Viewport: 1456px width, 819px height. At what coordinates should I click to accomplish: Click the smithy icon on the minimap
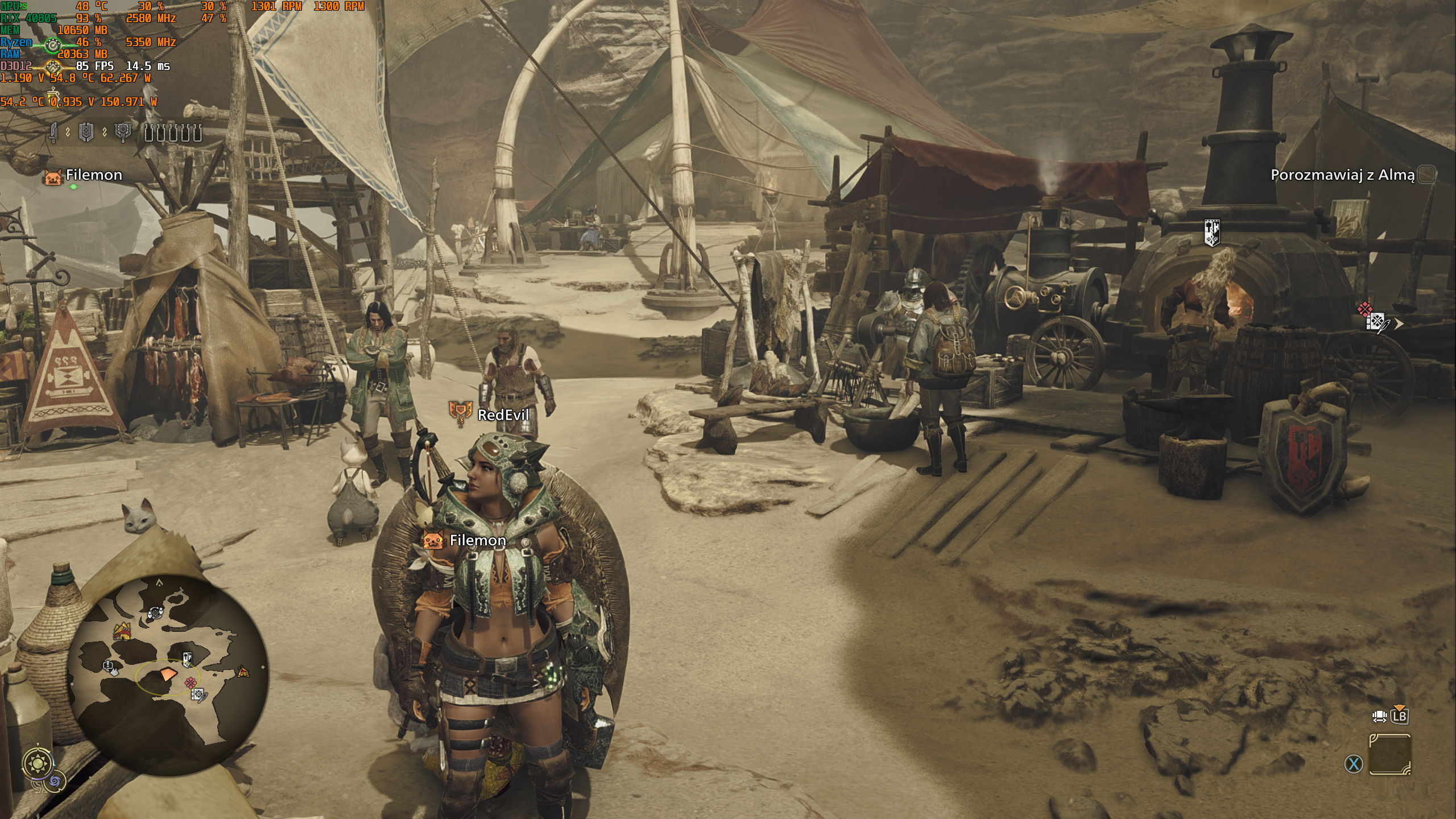187,660
